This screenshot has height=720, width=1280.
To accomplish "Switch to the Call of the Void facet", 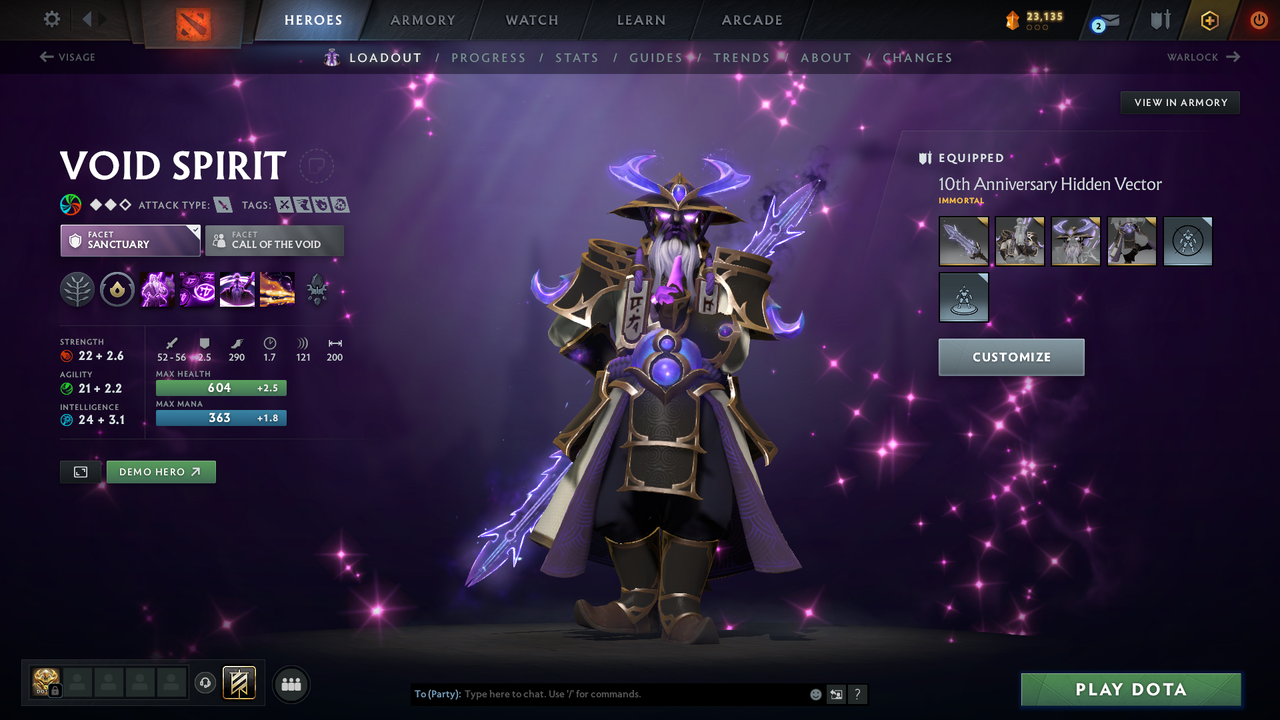I will [x=275, y=240].
